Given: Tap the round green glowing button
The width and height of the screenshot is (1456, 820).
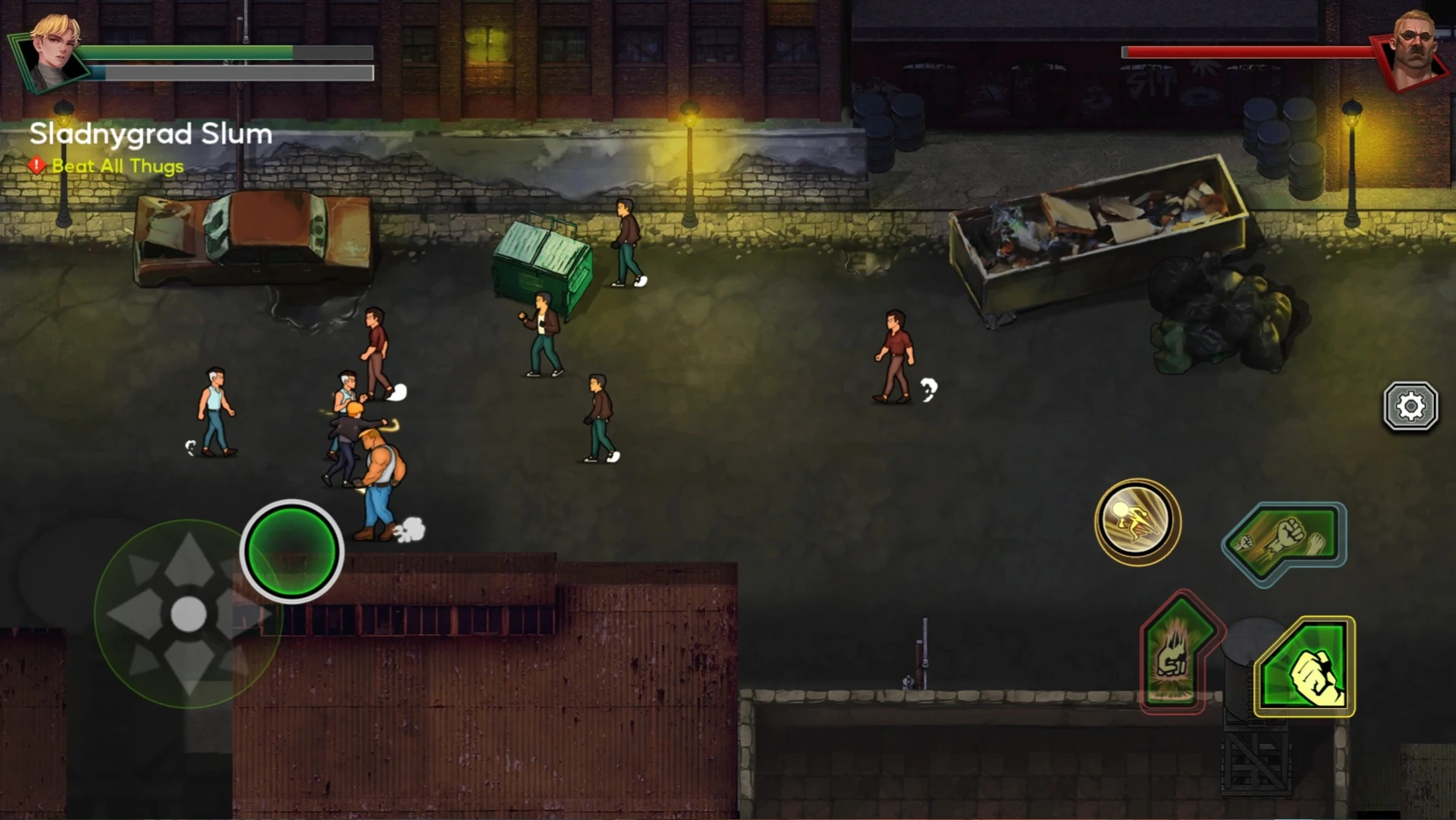Looking at the screenshot, I should click(x=292, y=551).
